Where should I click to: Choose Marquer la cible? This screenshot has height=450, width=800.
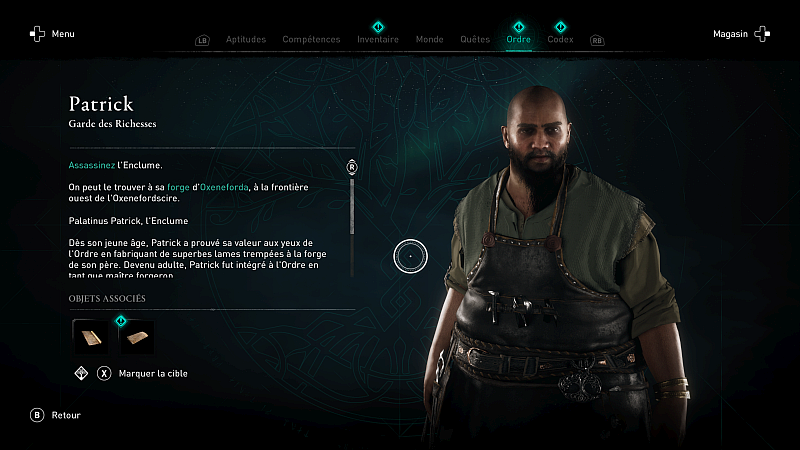point(143,374)
